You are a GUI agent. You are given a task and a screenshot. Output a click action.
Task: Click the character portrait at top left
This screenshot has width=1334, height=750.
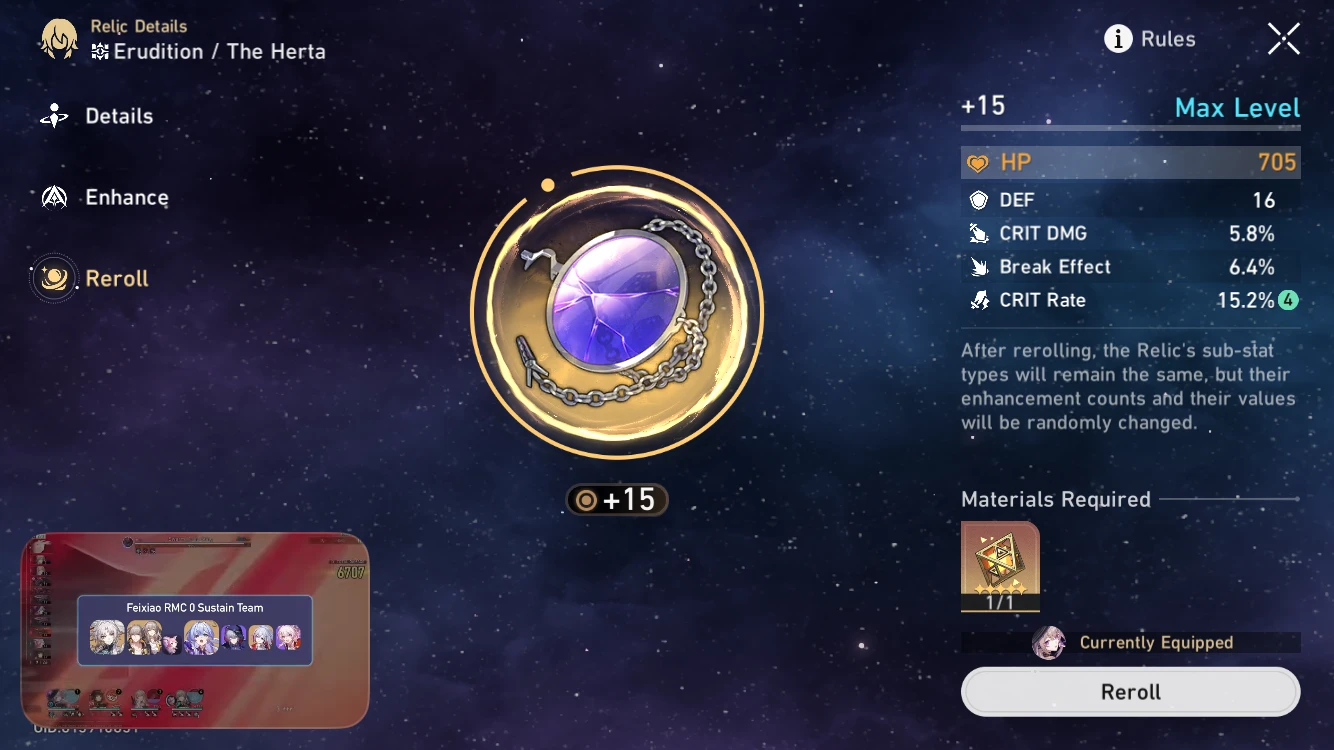tap(57, 38)
